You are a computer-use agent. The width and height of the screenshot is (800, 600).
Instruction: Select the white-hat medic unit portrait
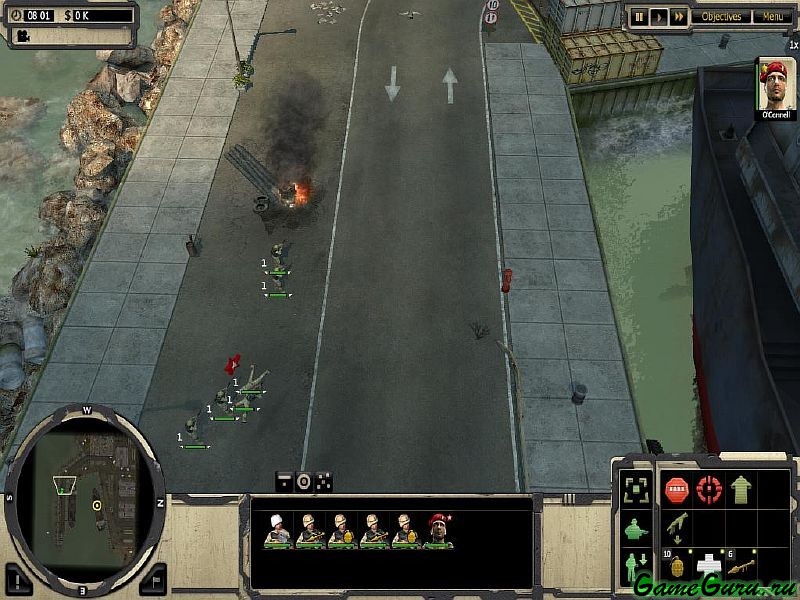click(x=277, y=529)
